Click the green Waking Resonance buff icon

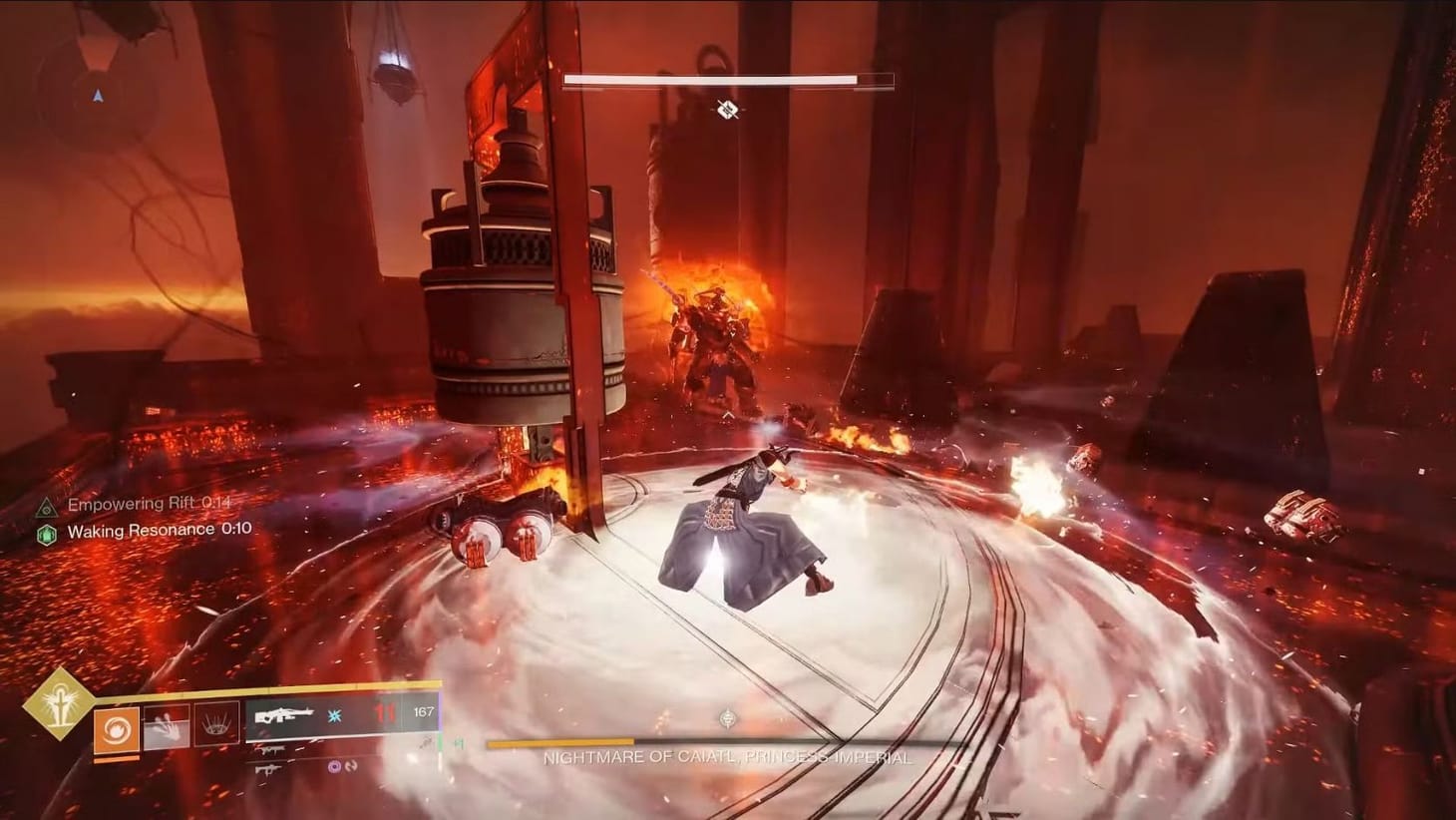(x=47, y=532)
